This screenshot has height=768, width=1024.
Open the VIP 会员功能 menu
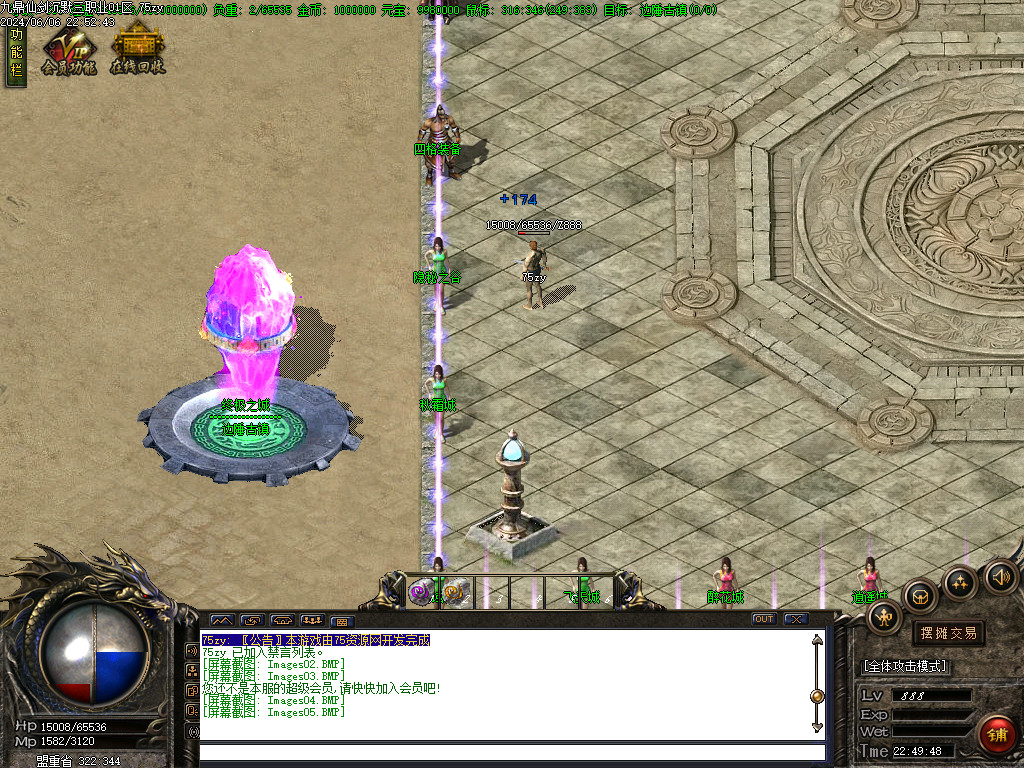point(68,52)
